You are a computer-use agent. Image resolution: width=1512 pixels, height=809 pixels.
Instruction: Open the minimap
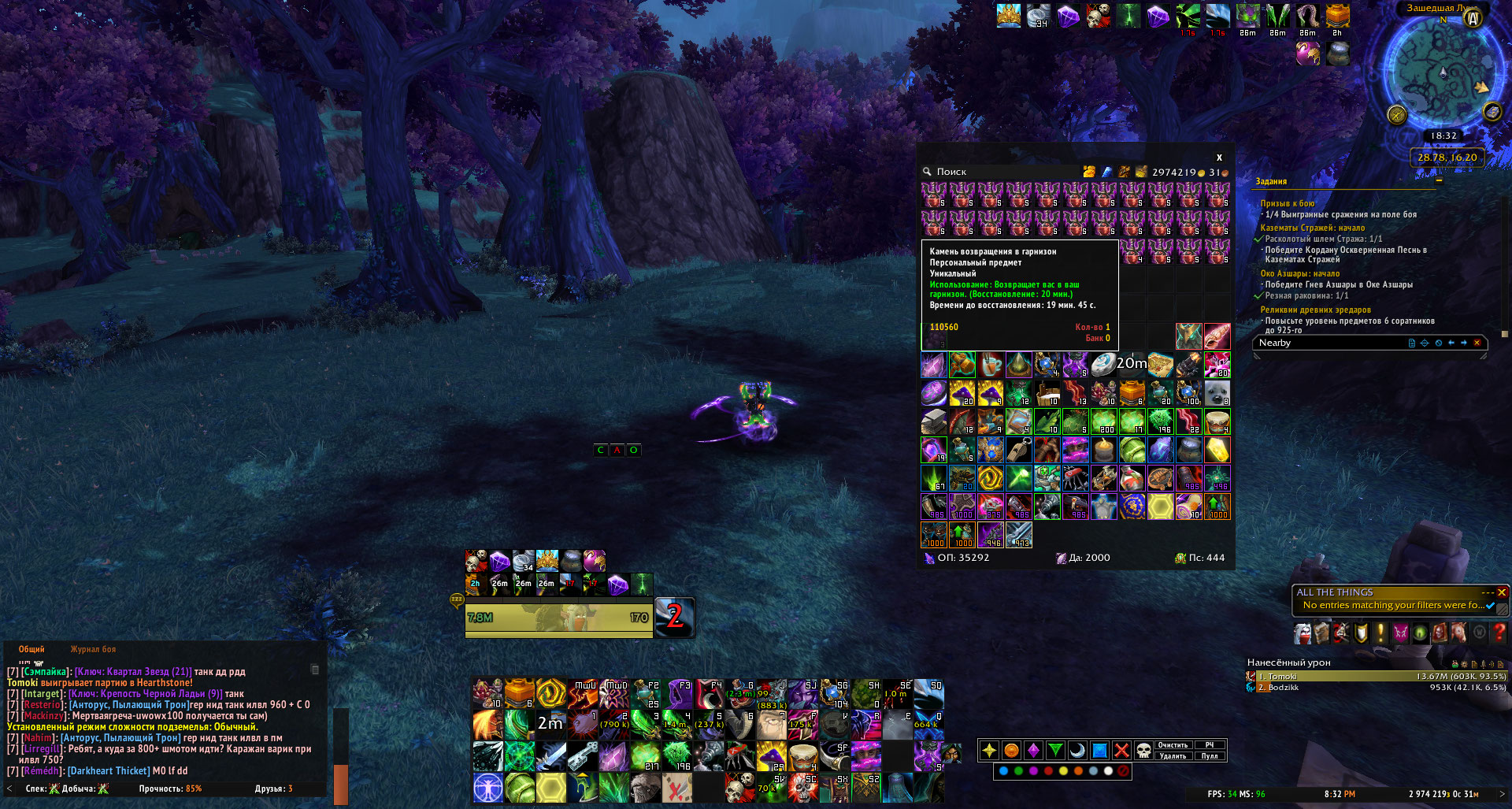1443,72
